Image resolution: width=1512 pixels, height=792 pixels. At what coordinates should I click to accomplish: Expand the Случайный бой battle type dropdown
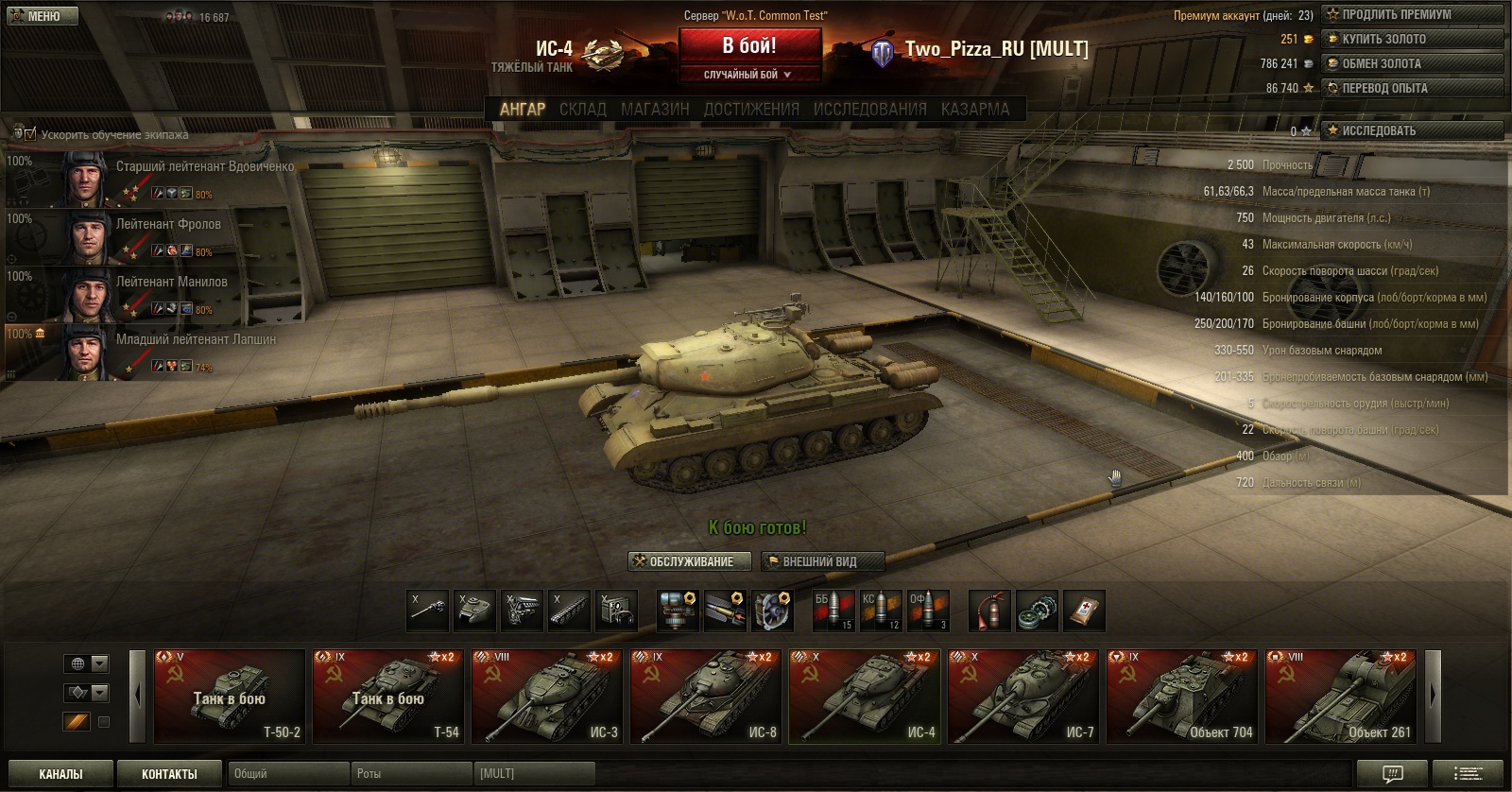point(747,75)
